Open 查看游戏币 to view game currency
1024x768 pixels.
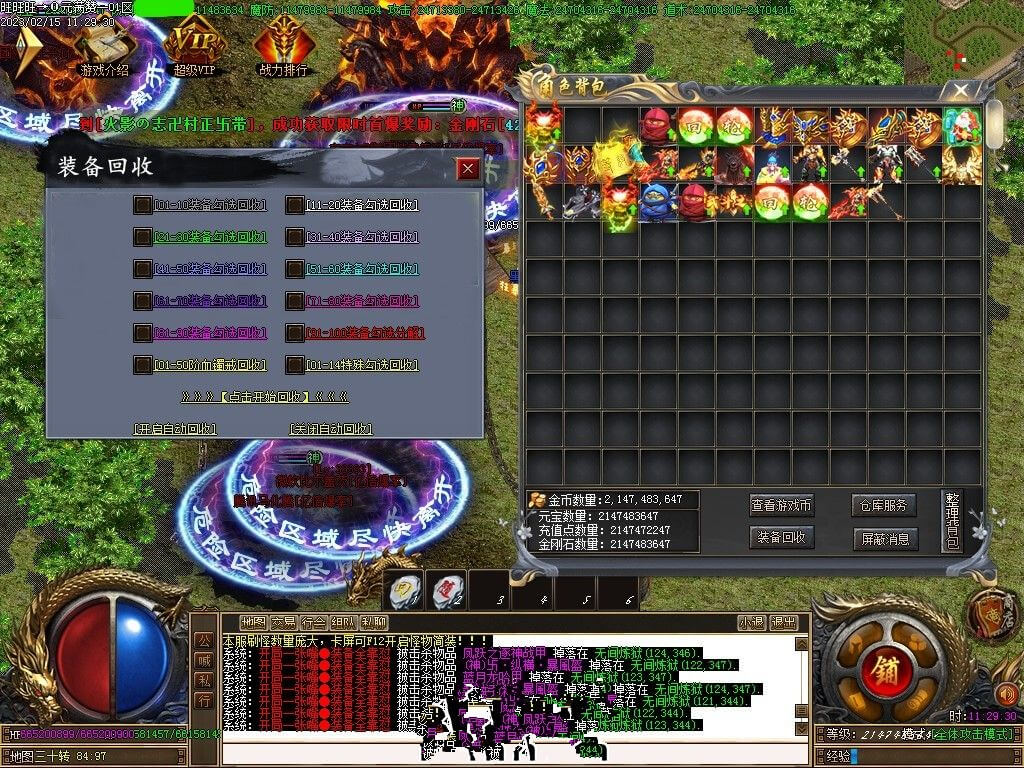782,506
